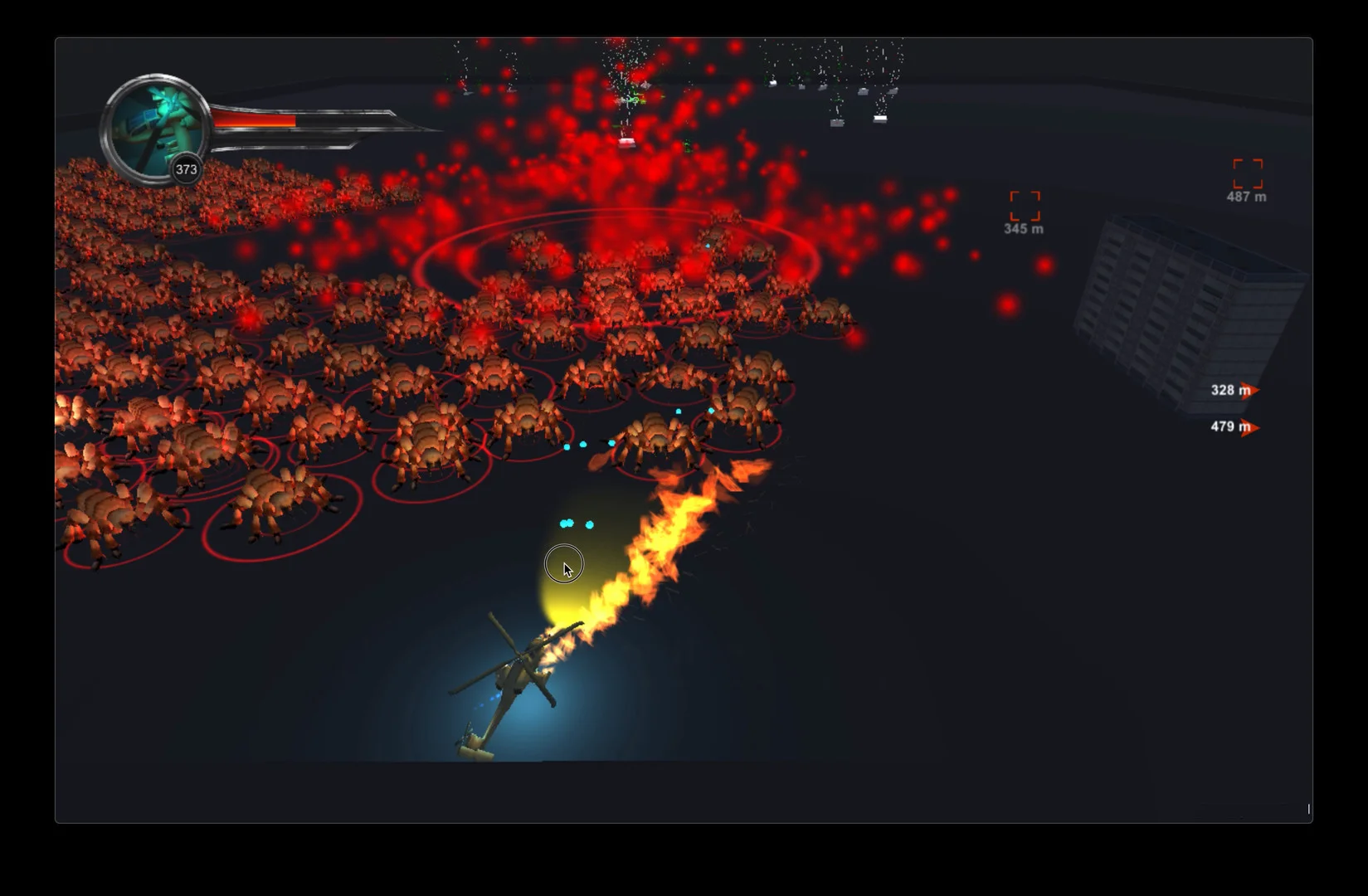1368x896 pixels.
Task: Select the 345 m off-screen target bracket
Action: click(x=1025, y=204)
